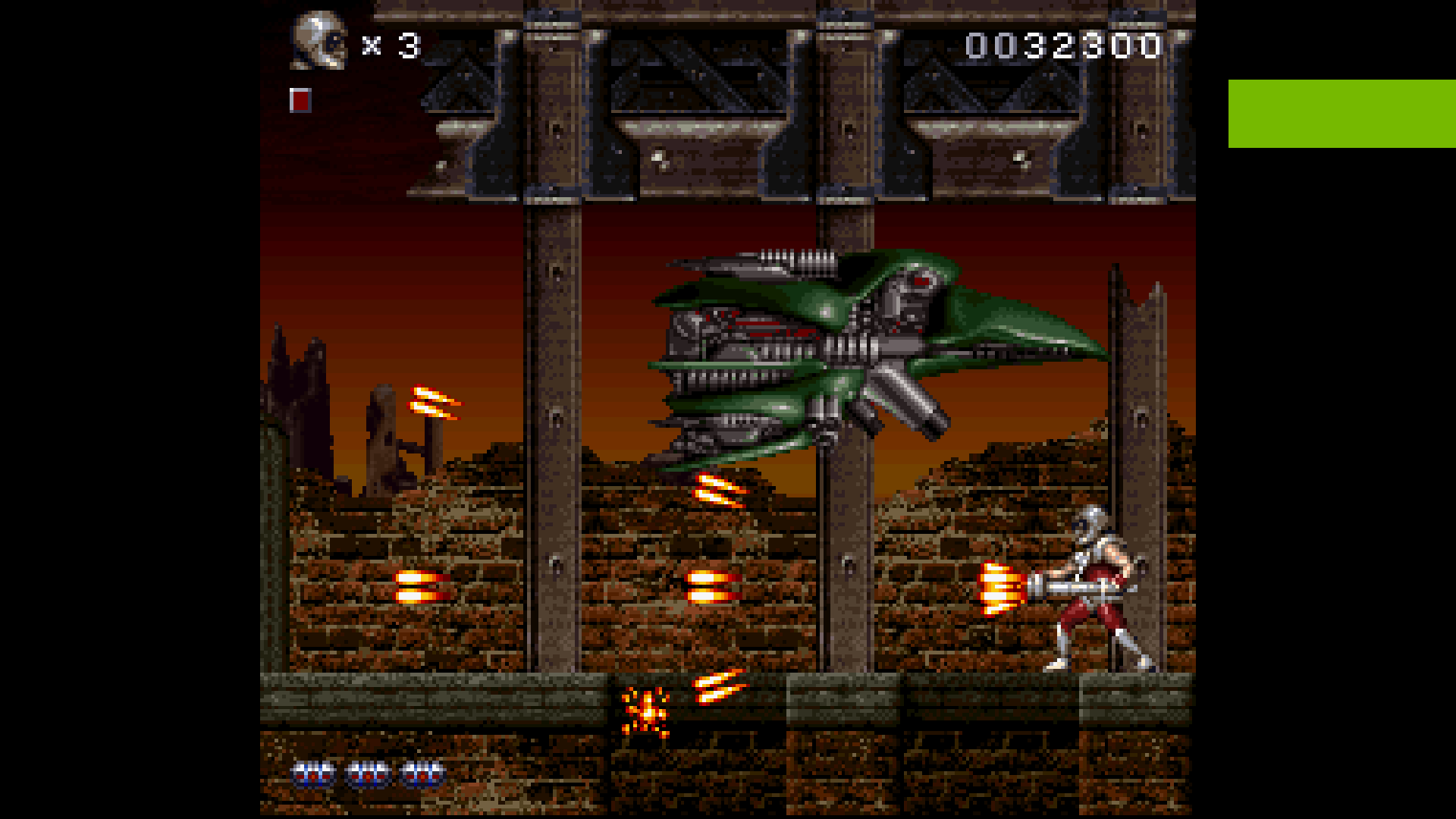Click the fireball pair below the boss ship
Viewport: 1456px width, 819px height.
click(x=717, y=489)
